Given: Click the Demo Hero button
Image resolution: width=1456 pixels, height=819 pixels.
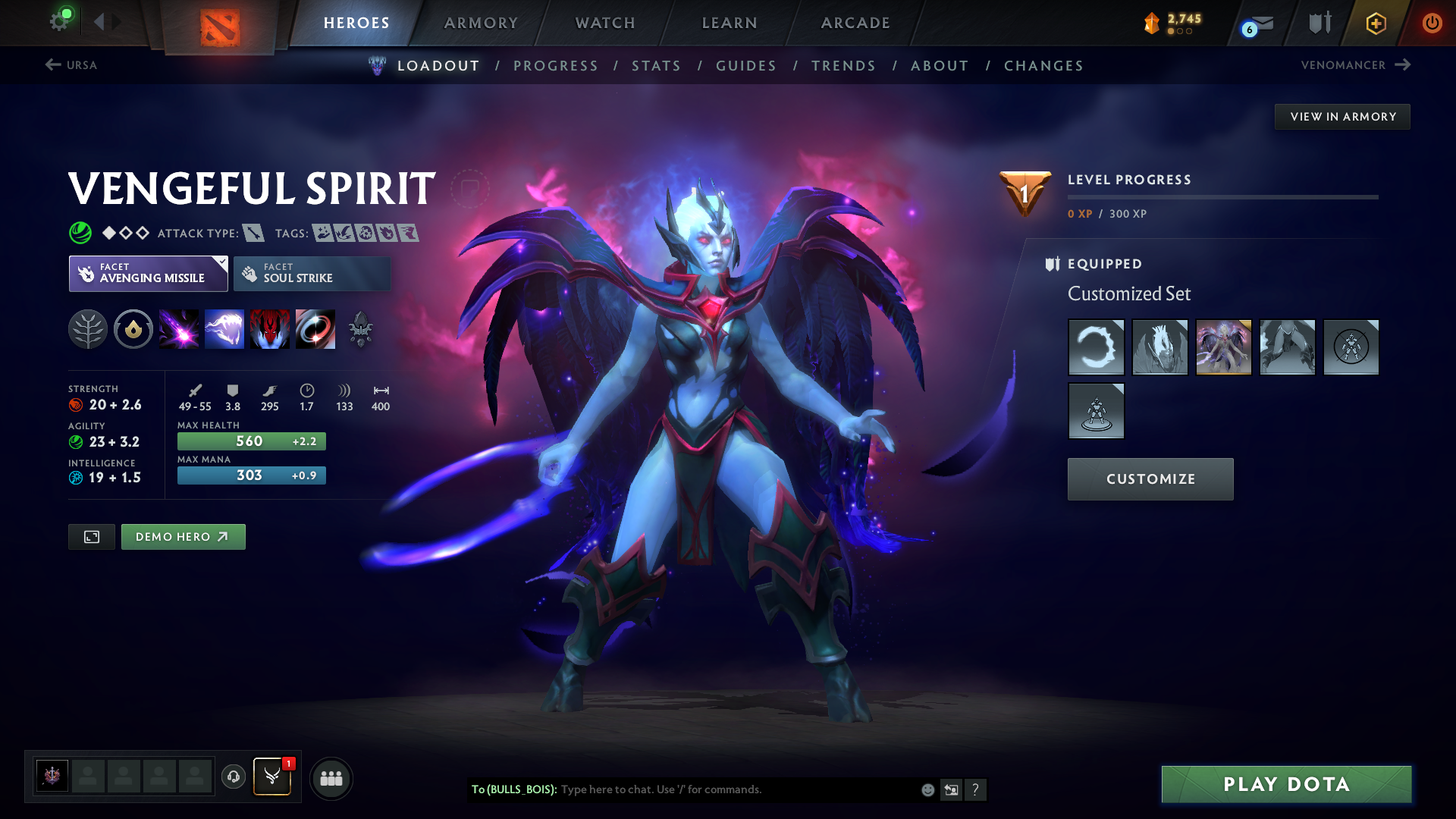Looking at the screenshot, I should 183,537.
